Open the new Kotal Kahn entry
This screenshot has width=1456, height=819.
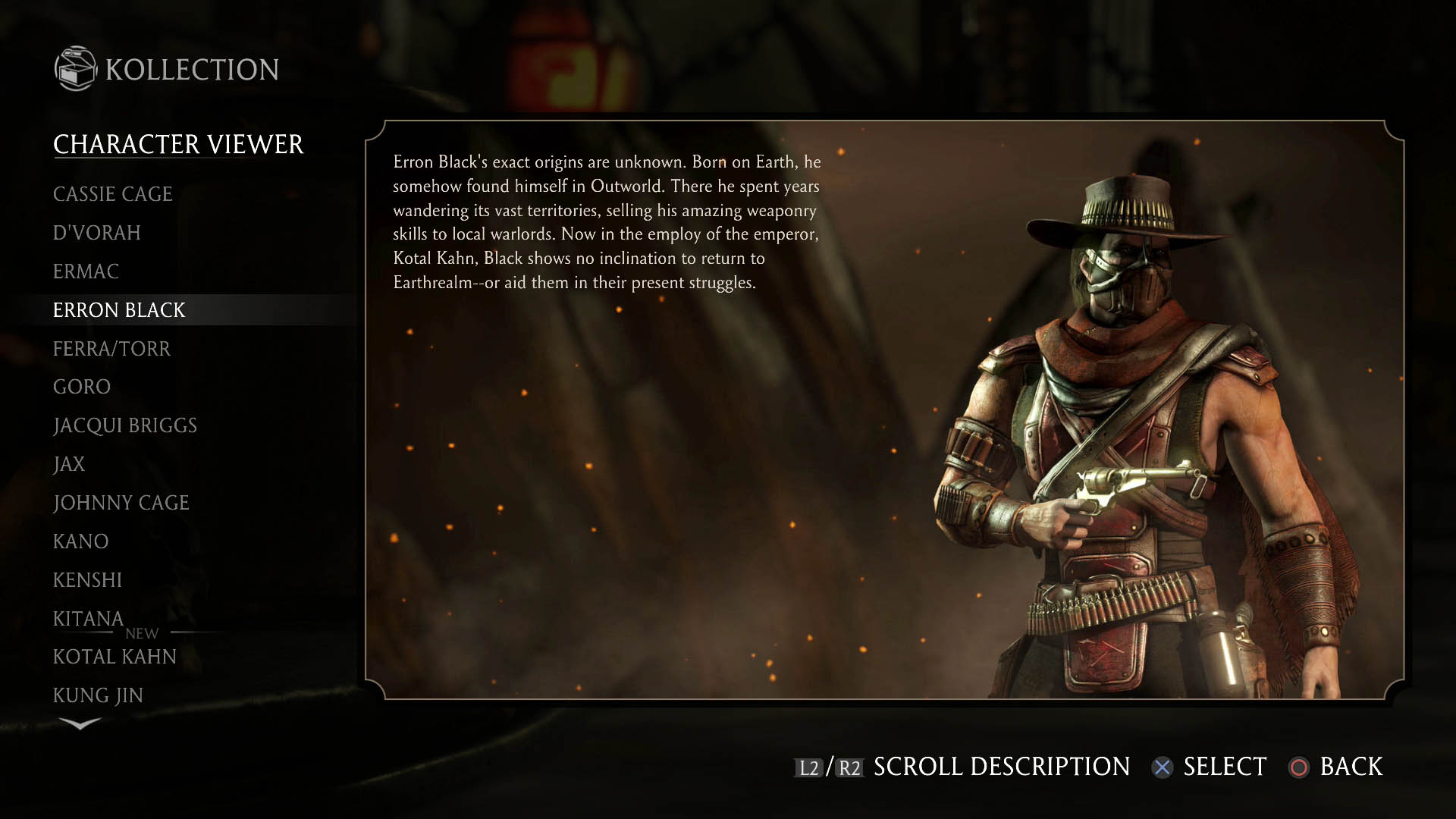(115, 657)
